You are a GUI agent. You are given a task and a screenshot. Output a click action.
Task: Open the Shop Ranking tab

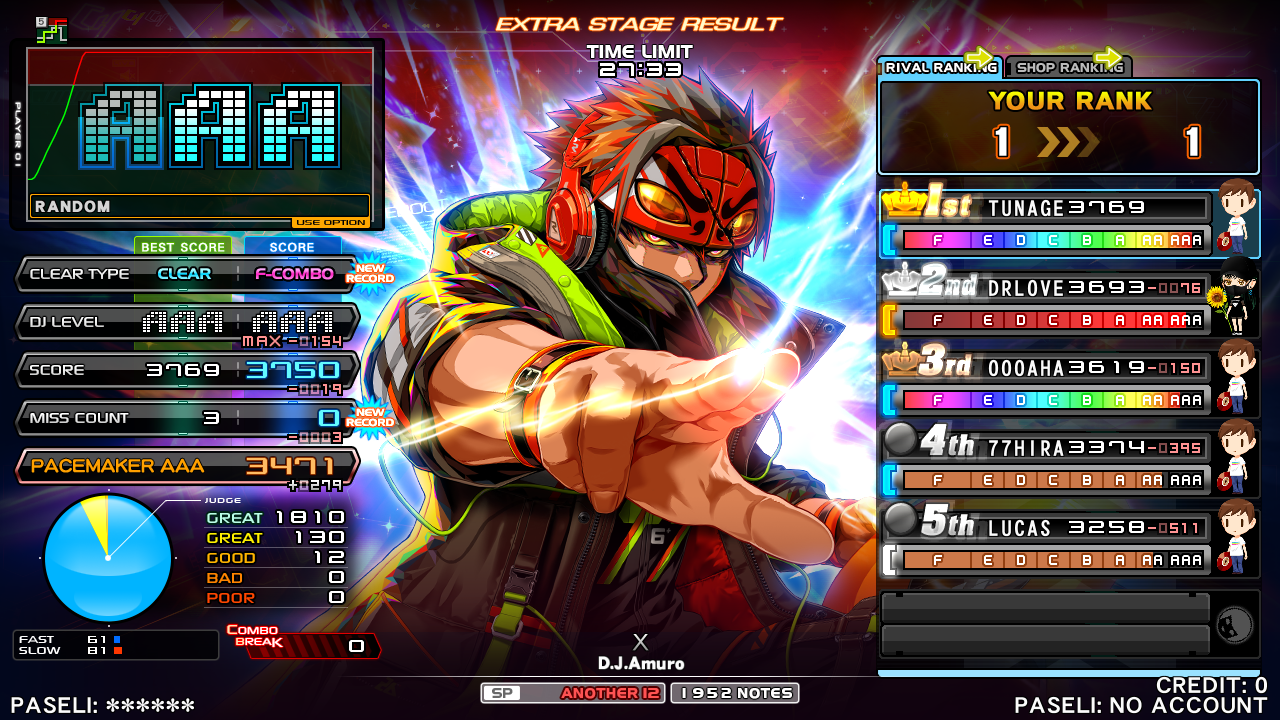1067,67
